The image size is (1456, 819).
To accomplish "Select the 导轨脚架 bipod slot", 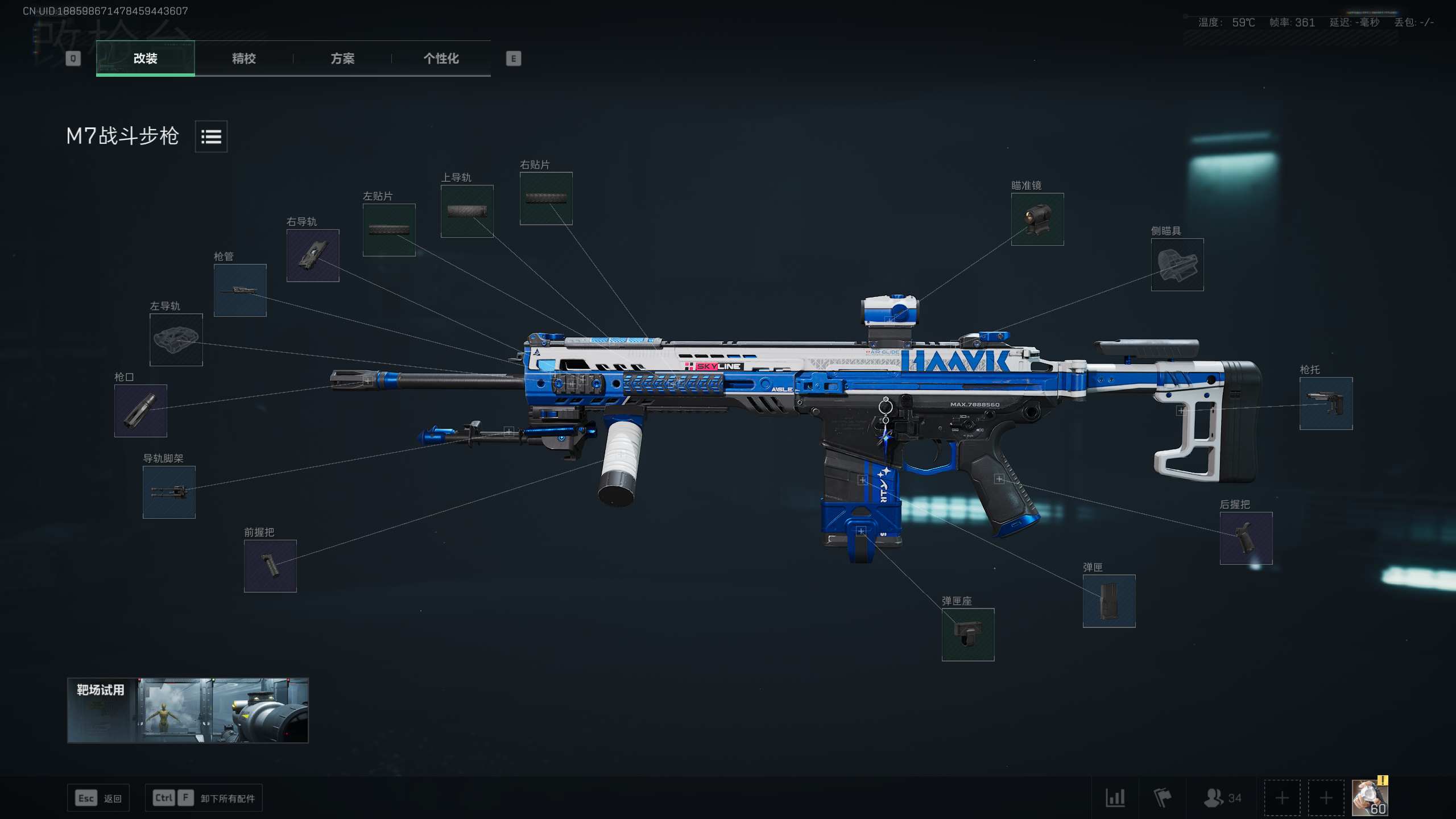I will click(169, 492).
